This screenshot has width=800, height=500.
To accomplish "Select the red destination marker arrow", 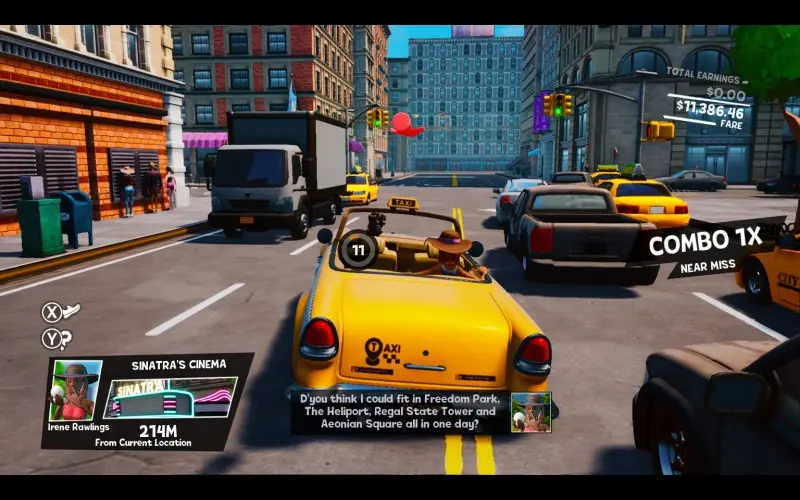I will point(405,125).
